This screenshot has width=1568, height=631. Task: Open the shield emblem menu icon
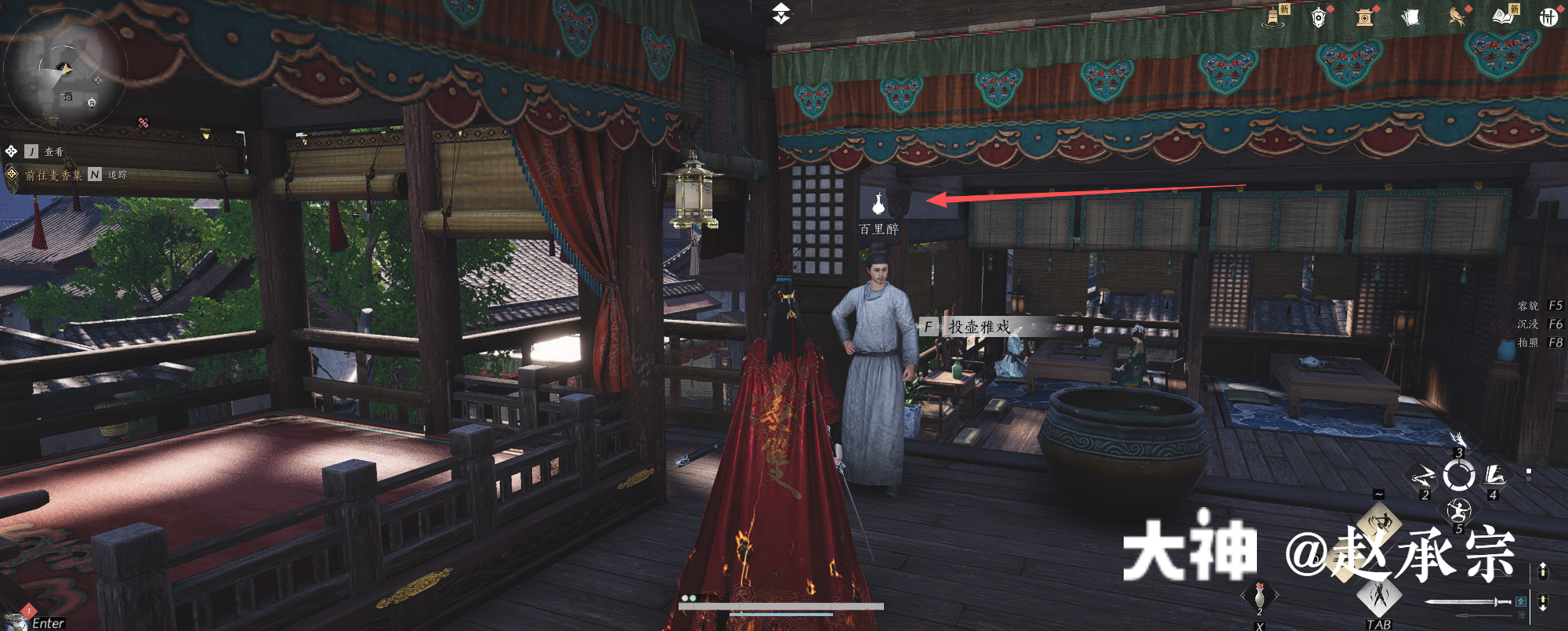(1319, 17)
